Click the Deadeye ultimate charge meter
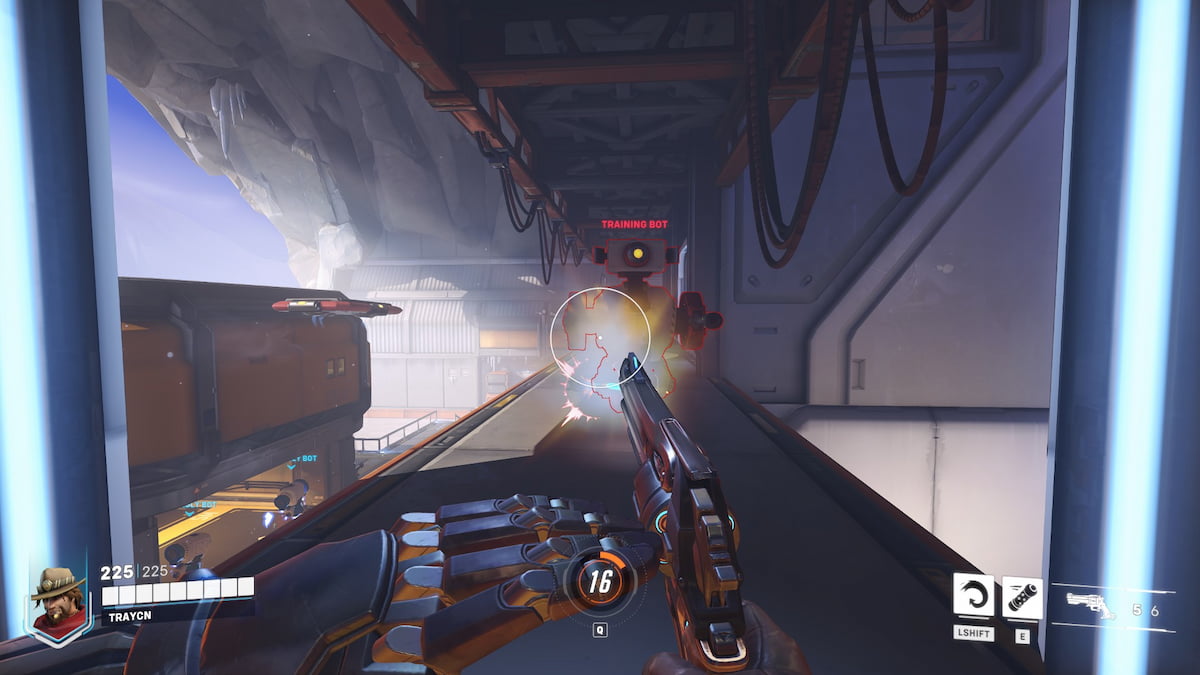The height and width of the screenshot is (675, 1200). (599, 580)
